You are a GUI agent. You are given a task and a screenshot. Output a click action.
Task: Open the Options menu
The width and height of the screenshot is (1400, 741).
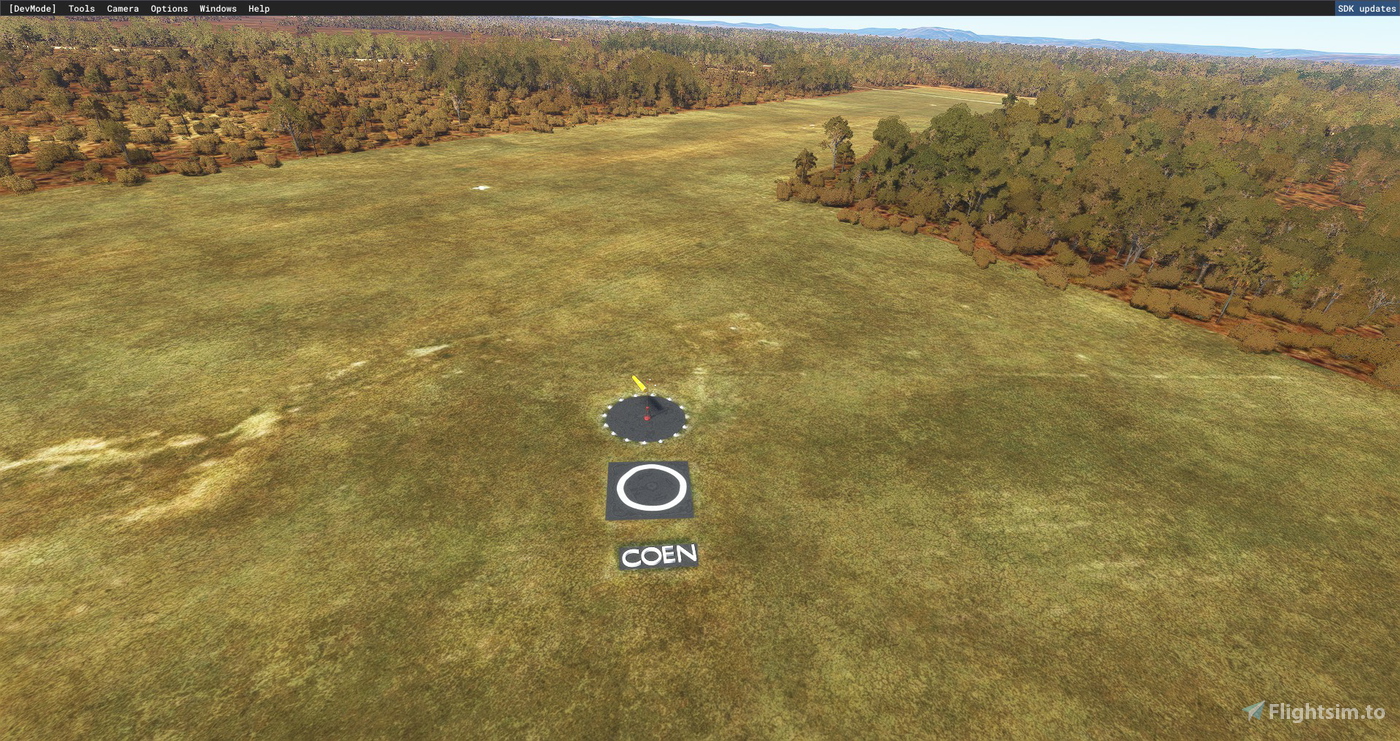coord(168,8)
